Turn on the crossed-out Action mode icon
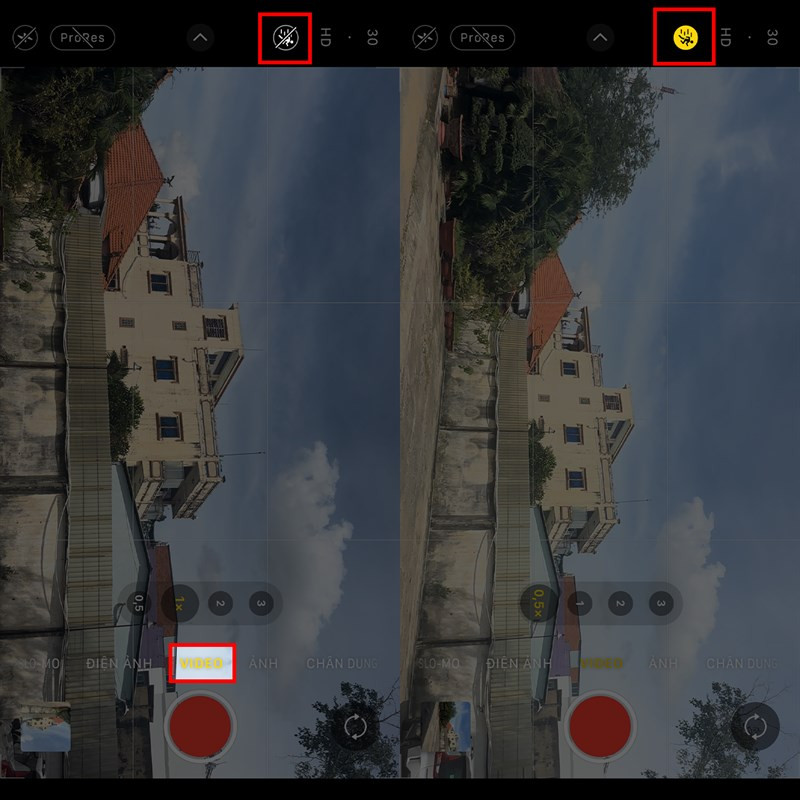Image resolution: width=800 pixels, height=800 pixels. [x=284, y=39]
